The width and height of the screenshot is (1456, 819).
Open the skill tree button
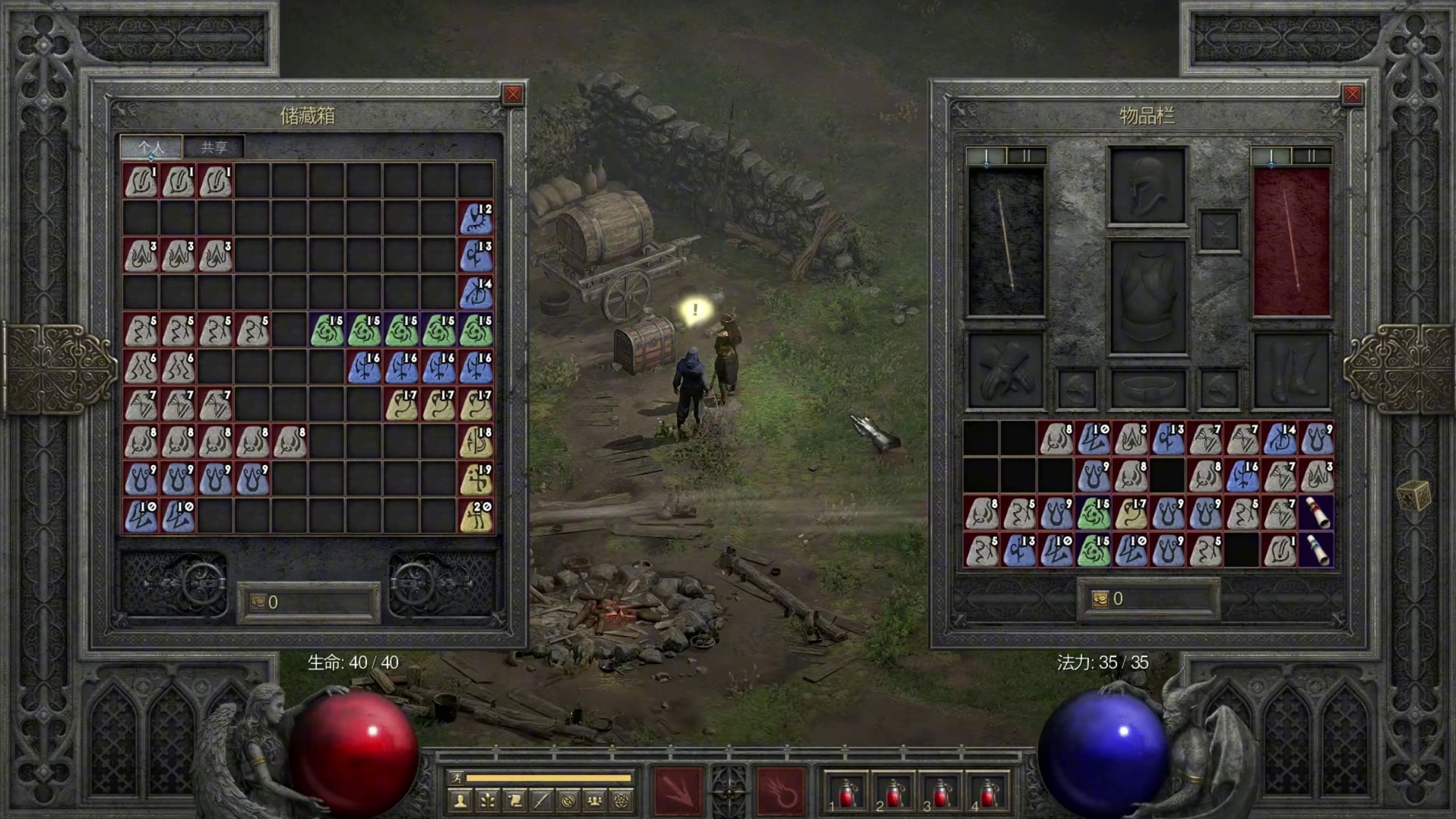(488, 801)
